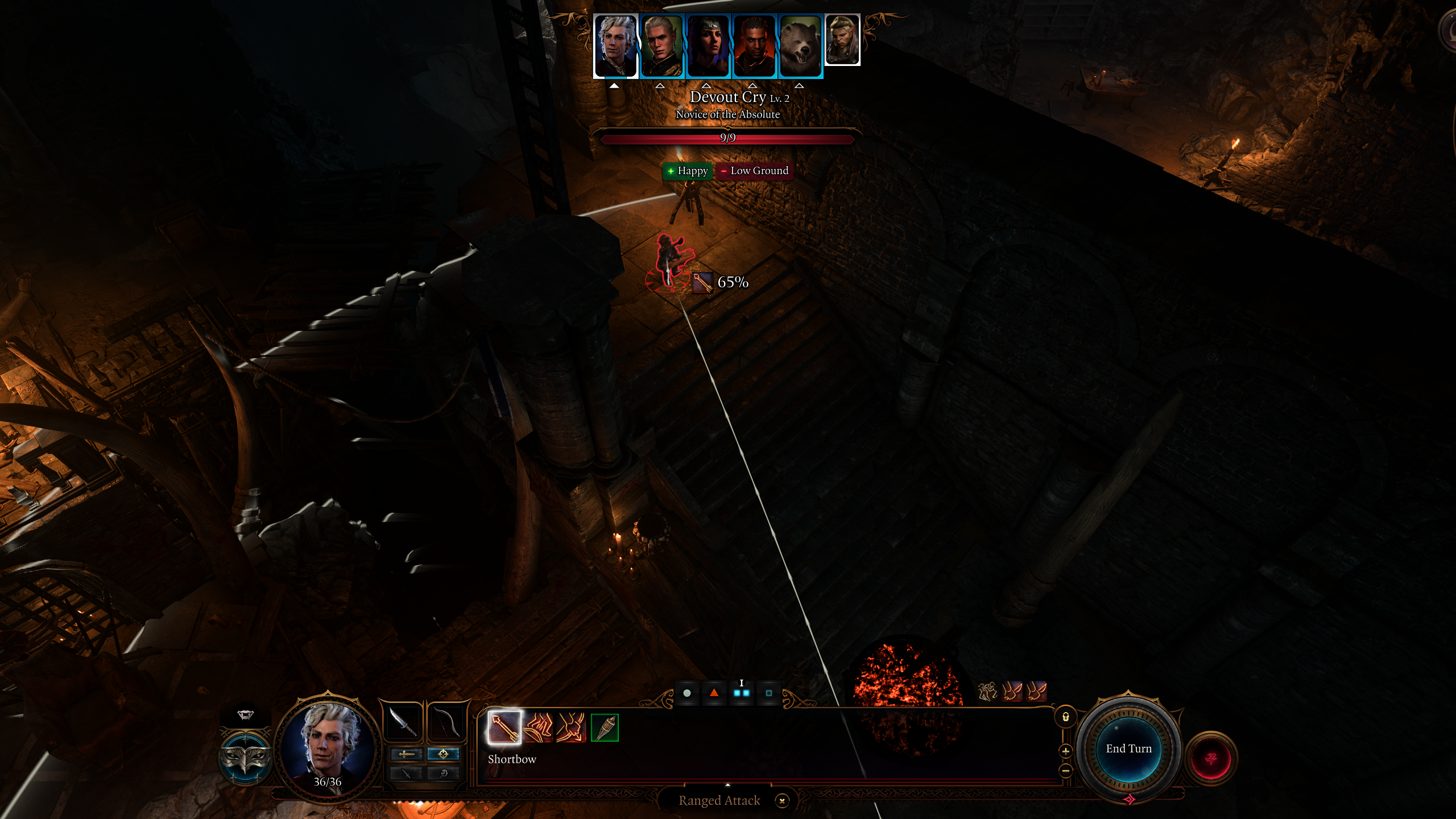
Task: Select Astarion's equipped dagger weapon slot
Action: point(404,723)
